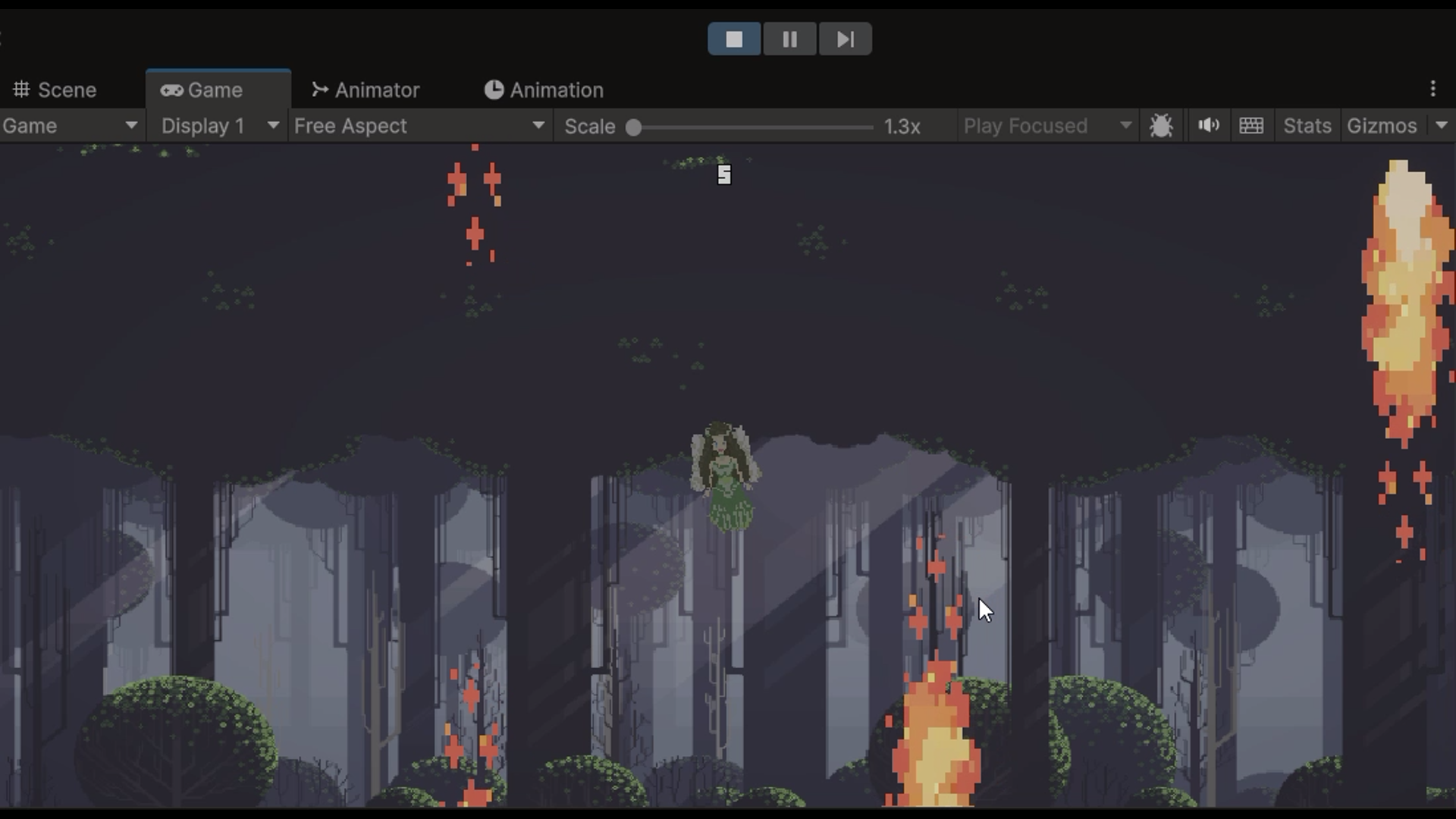Viewport: 1456px width, 819px height.
Task: Click the Animation clock icon
Action: tap(494, 89)
